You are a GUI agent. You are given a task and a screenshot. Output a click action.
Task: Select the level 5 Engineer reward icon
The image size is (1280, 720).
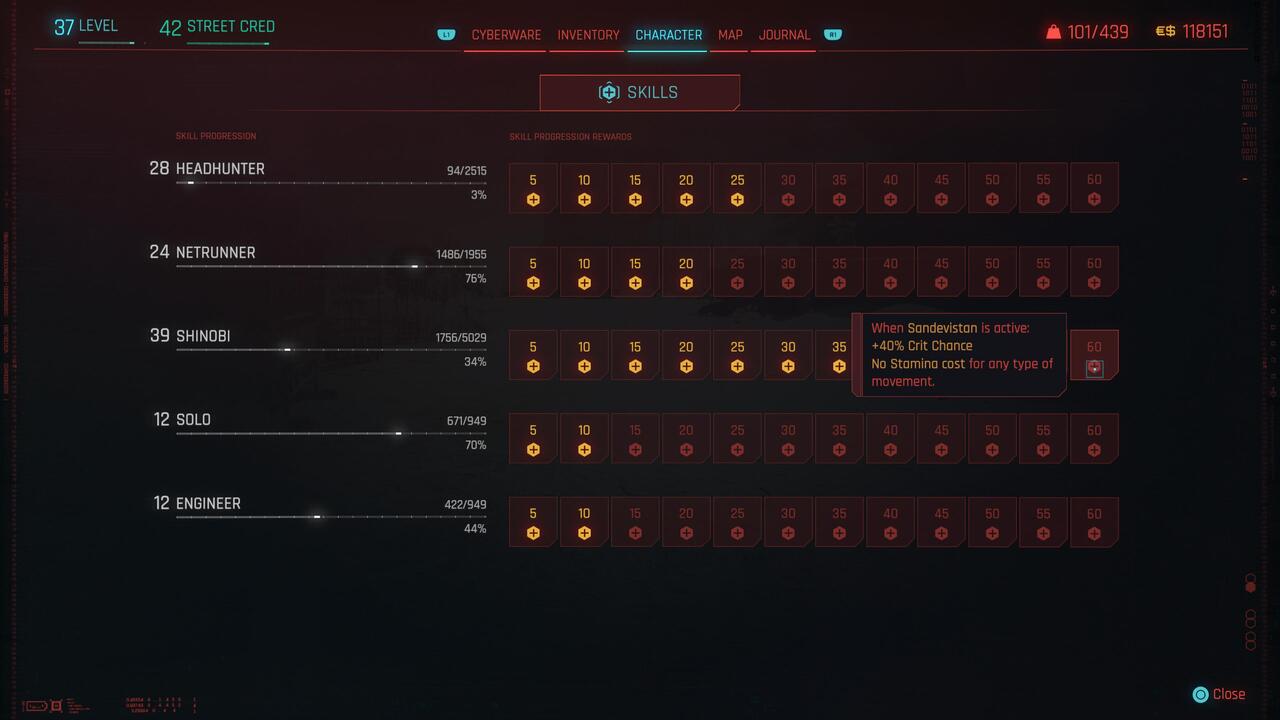533,521
